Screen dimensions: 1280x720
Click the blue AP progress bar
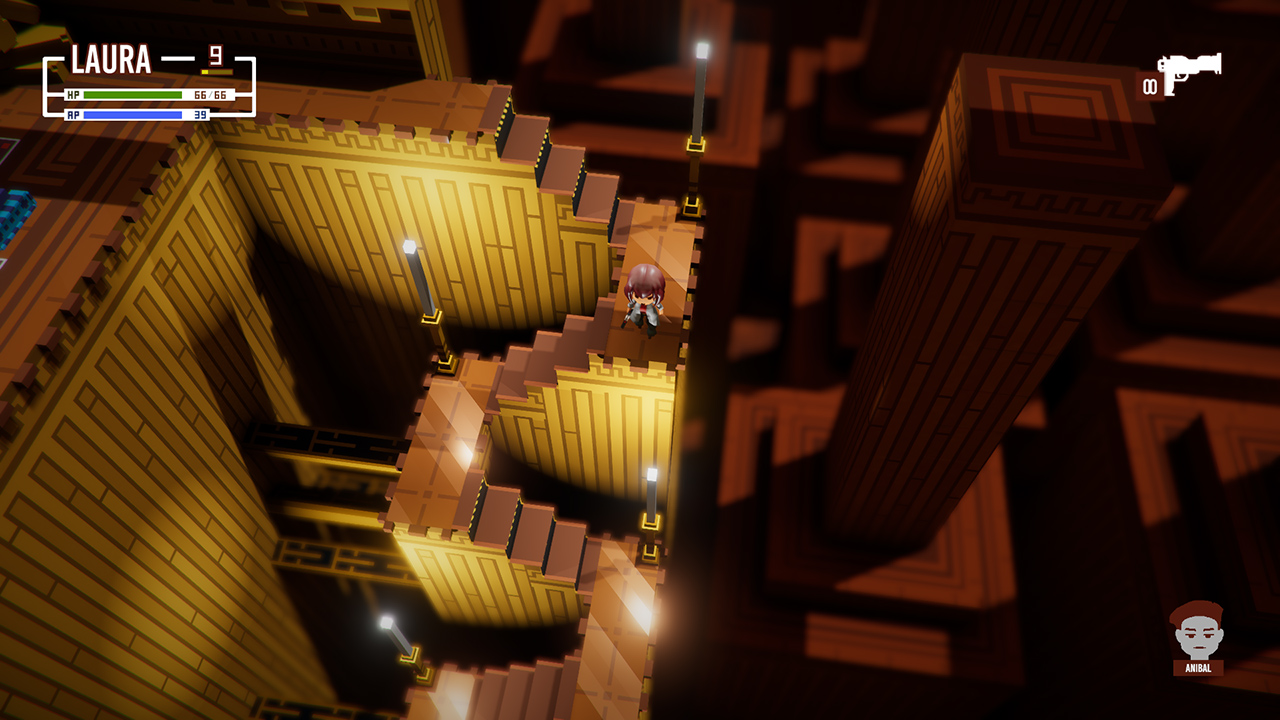tap(133, 115)
